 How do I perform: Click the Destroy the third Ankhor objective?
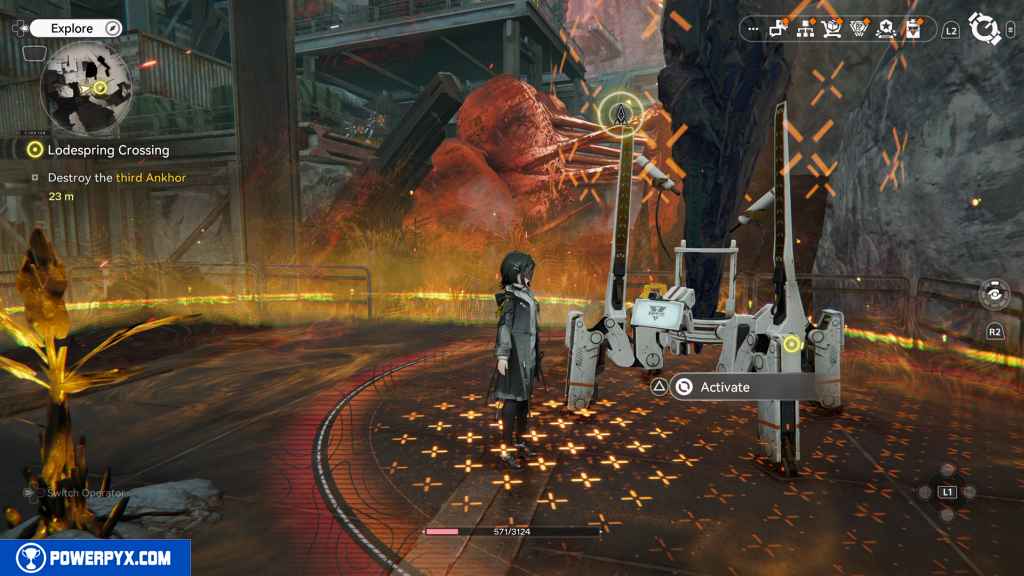click(116, 178)
